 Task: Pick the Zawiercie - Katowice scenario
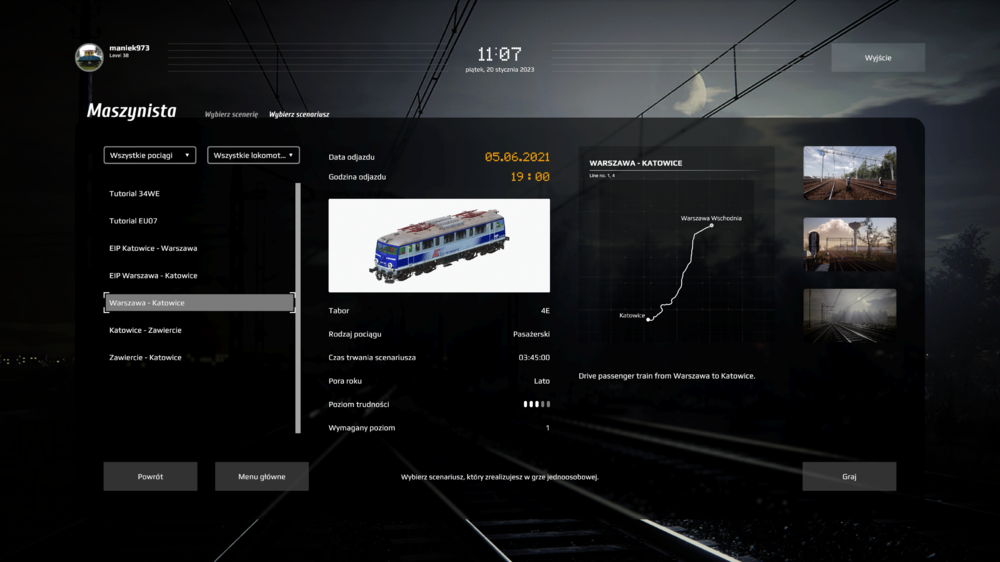click(x=146, y=357)
